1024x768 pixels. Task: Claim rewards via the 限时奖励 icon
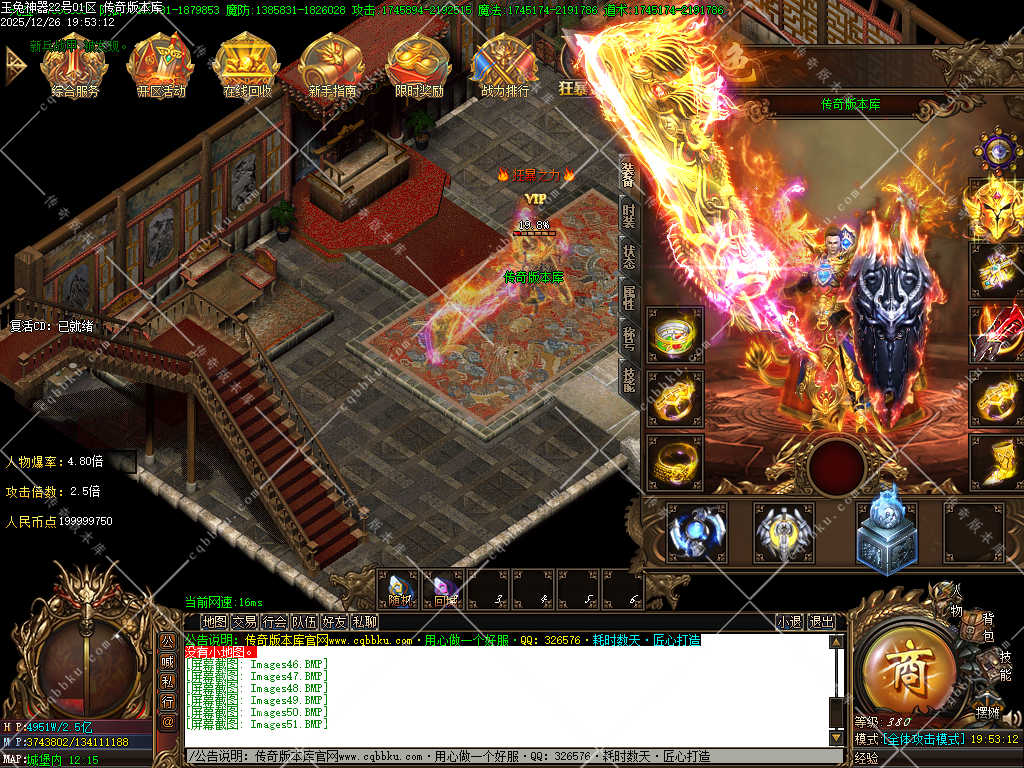coord(418,63)
